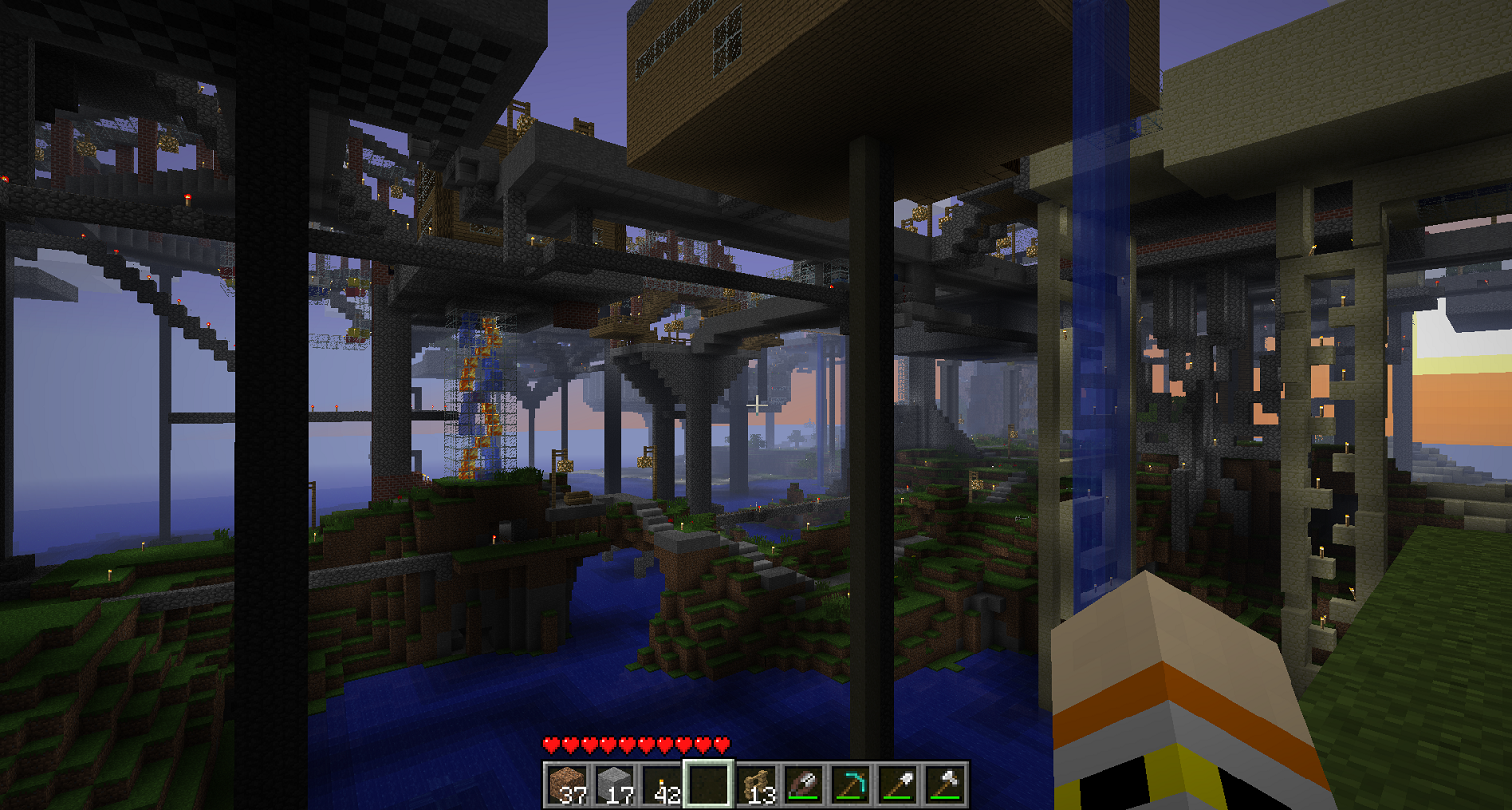This screenshot has height=810, width=1512.
Task: Select the stone block stack
Action: click(x=615, y=784)
